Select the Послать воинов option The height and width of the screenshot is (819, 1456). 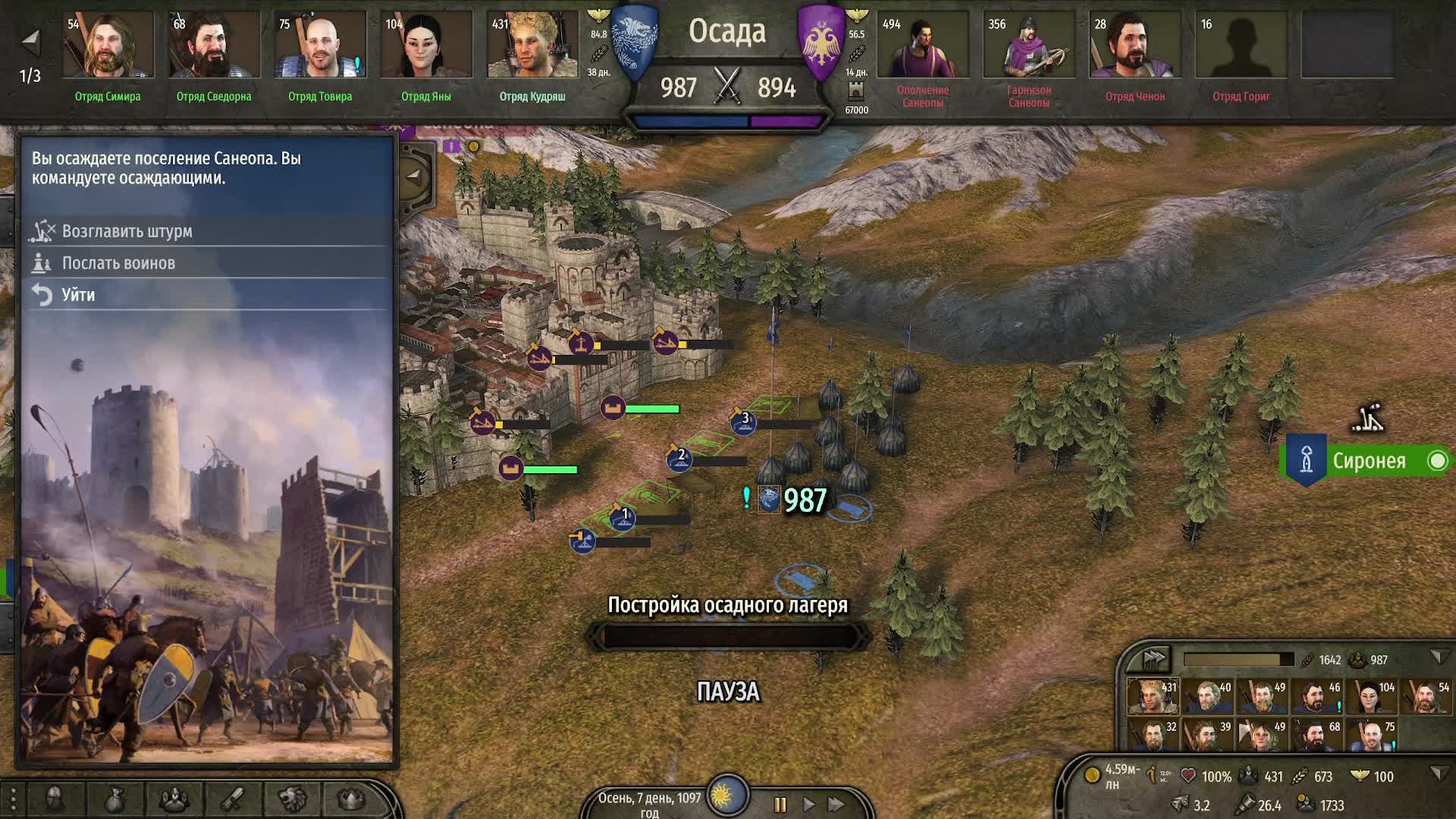118,263
